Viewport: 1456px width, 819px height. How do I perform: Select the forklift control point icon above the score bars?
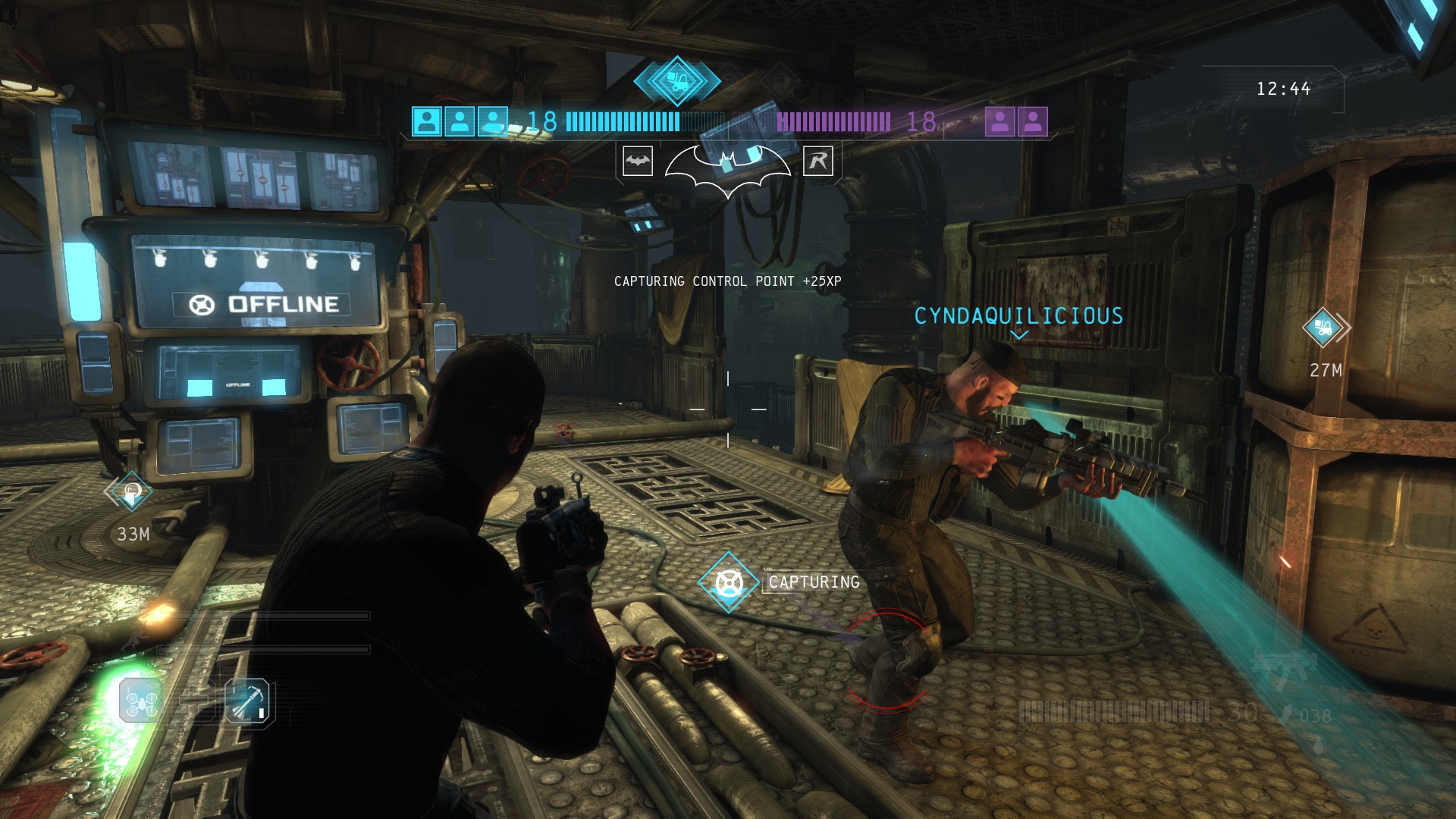coord(676,80)
